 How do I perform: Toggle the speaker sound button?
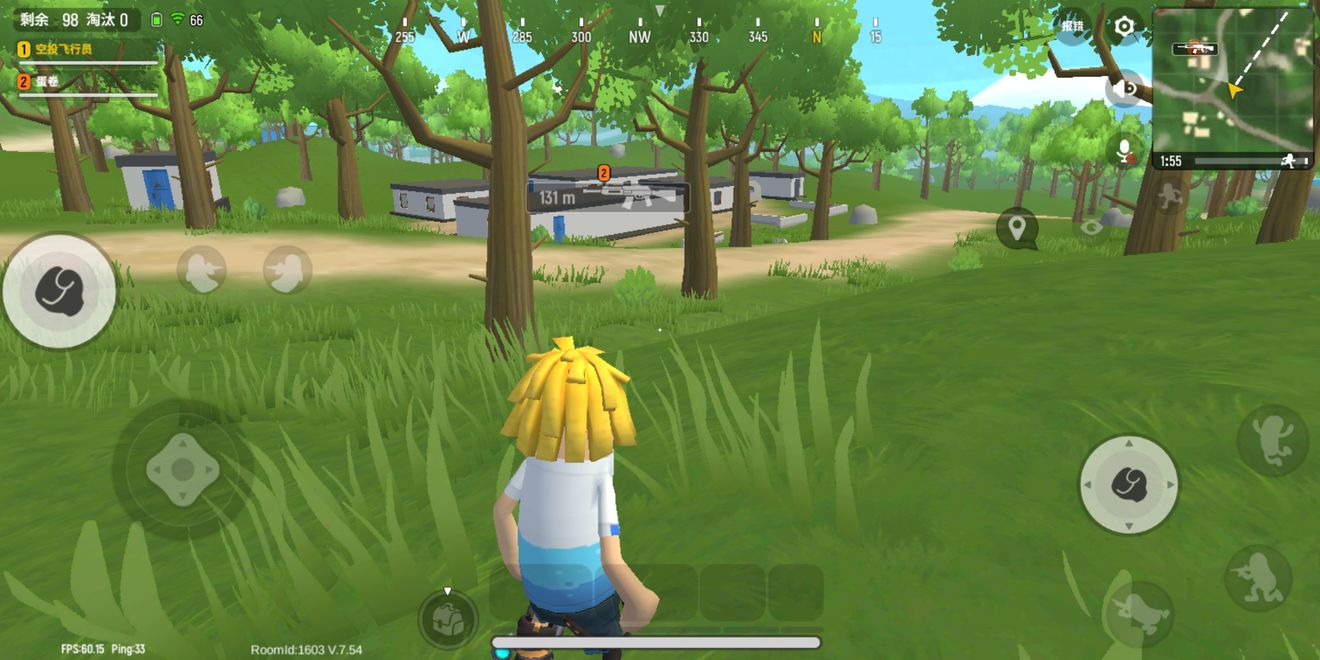point(1126,89)
